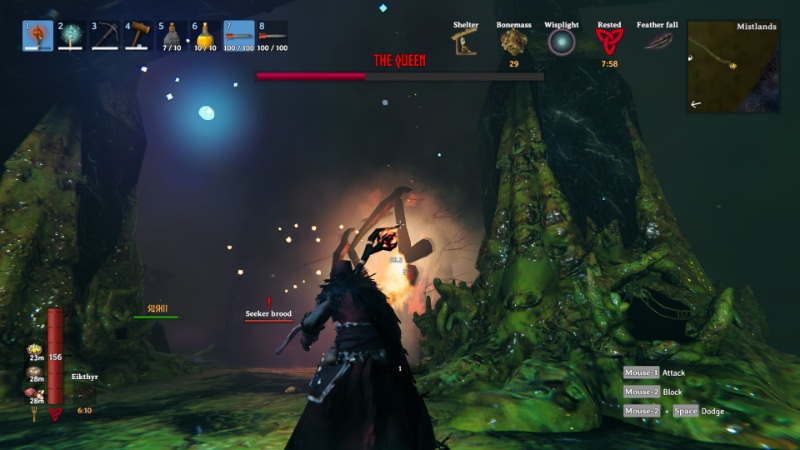
Task: Select the bolt stack in hotbar slot 8
Action: coord(272,36)
